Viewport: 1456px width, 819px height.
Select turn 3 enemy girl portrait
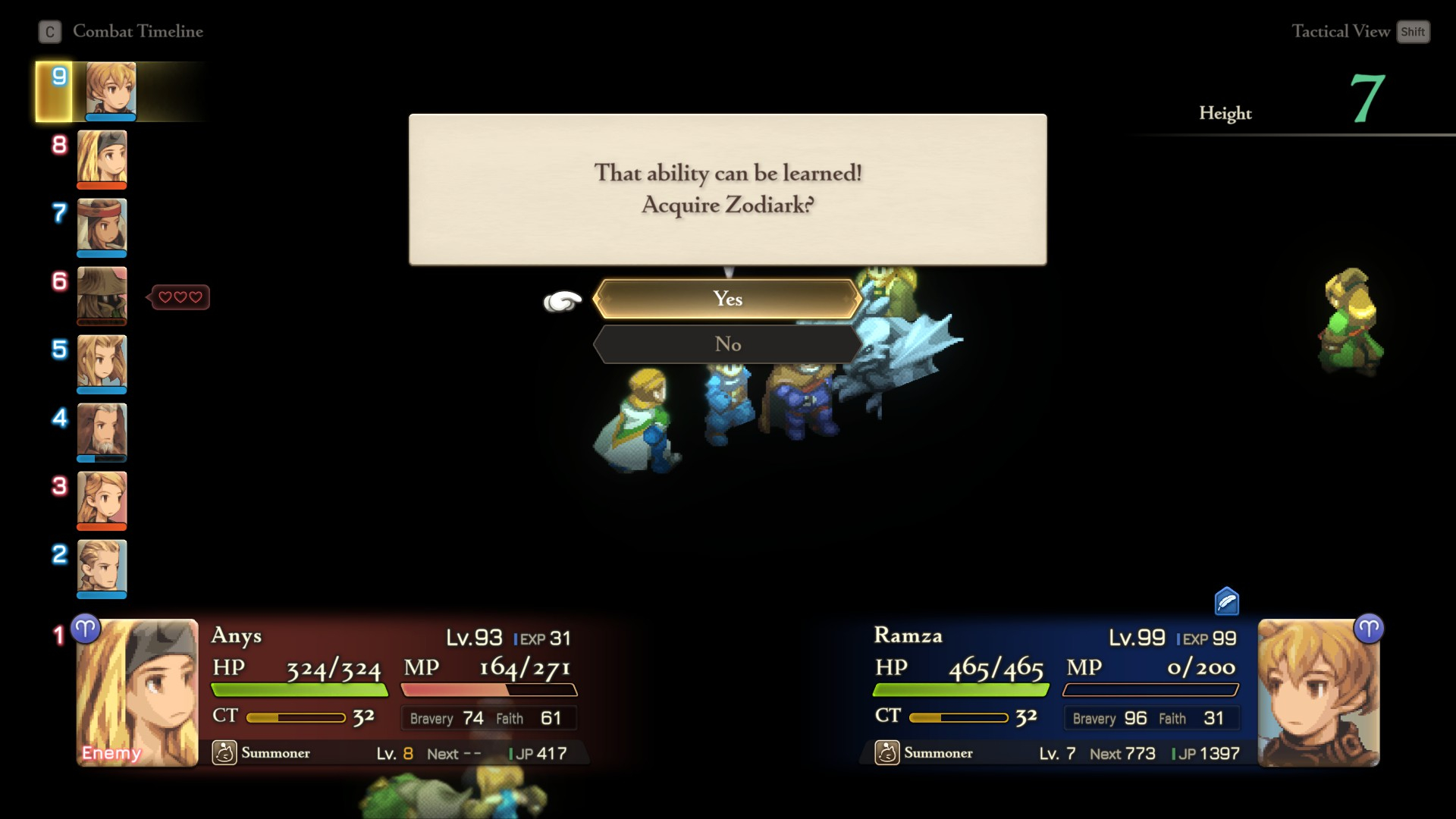102,500
